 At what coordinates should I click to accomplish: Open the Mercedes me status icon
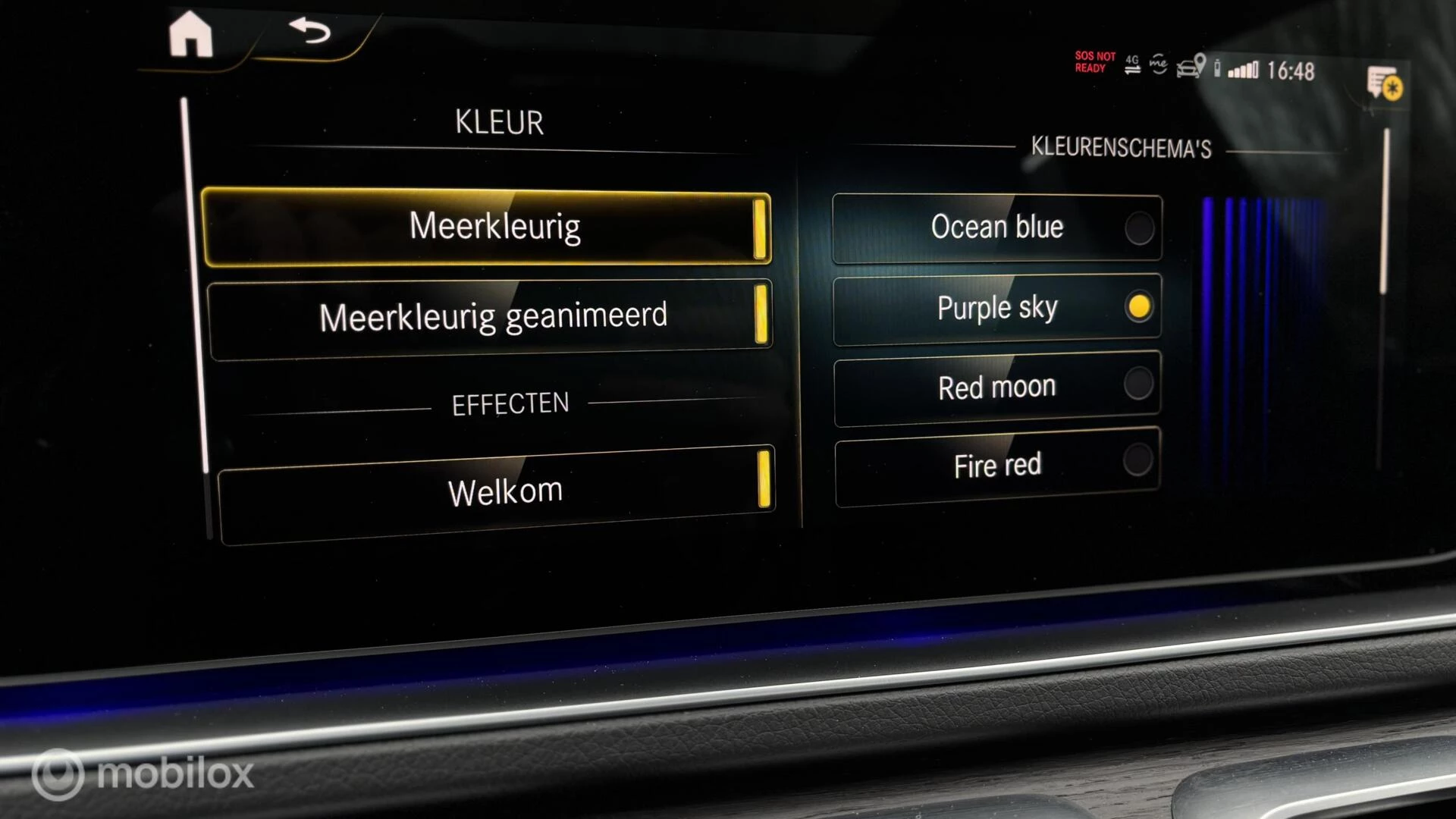[1159, 62]
